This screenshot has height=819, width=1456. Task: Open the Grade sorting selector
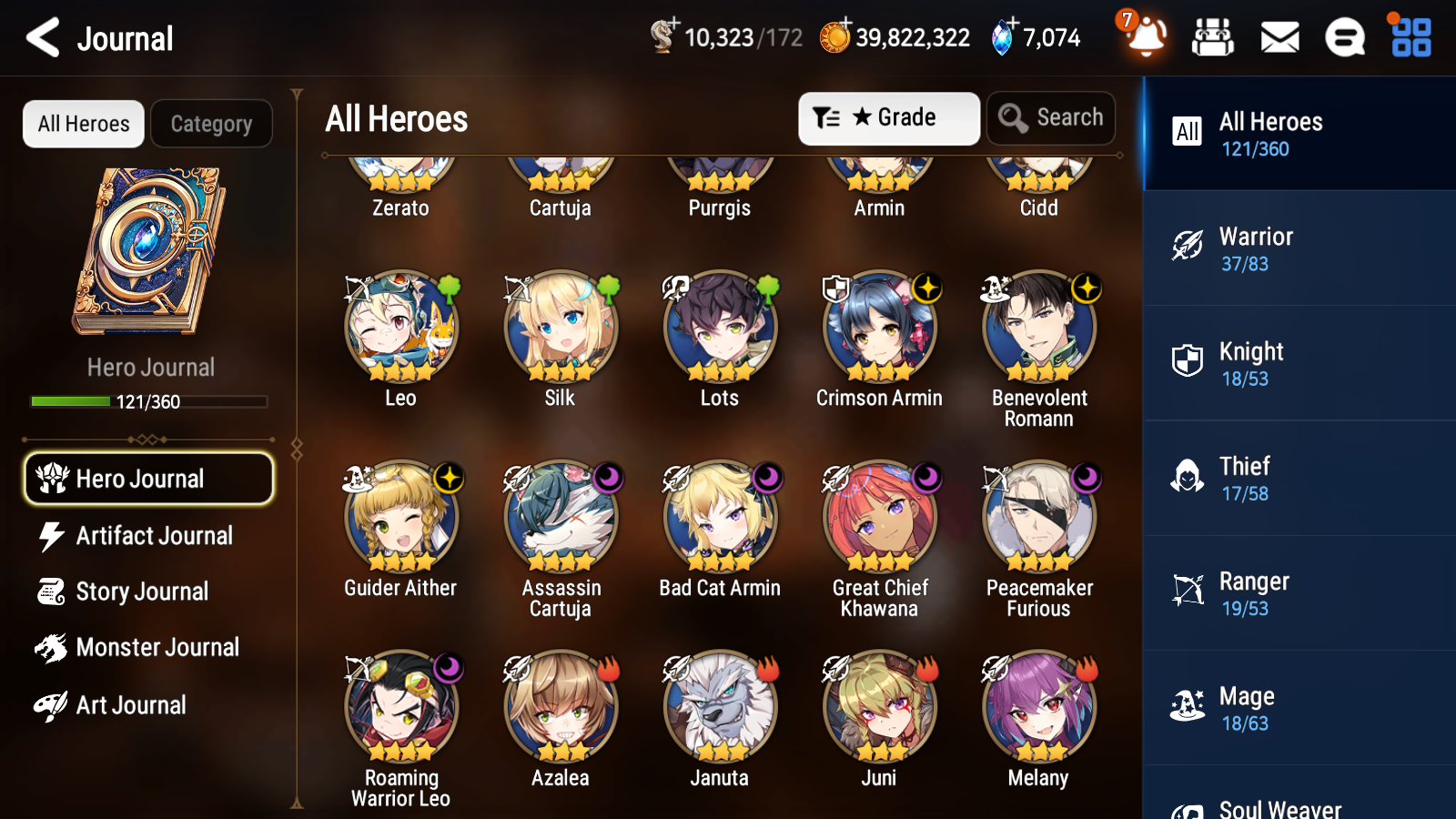888,117
